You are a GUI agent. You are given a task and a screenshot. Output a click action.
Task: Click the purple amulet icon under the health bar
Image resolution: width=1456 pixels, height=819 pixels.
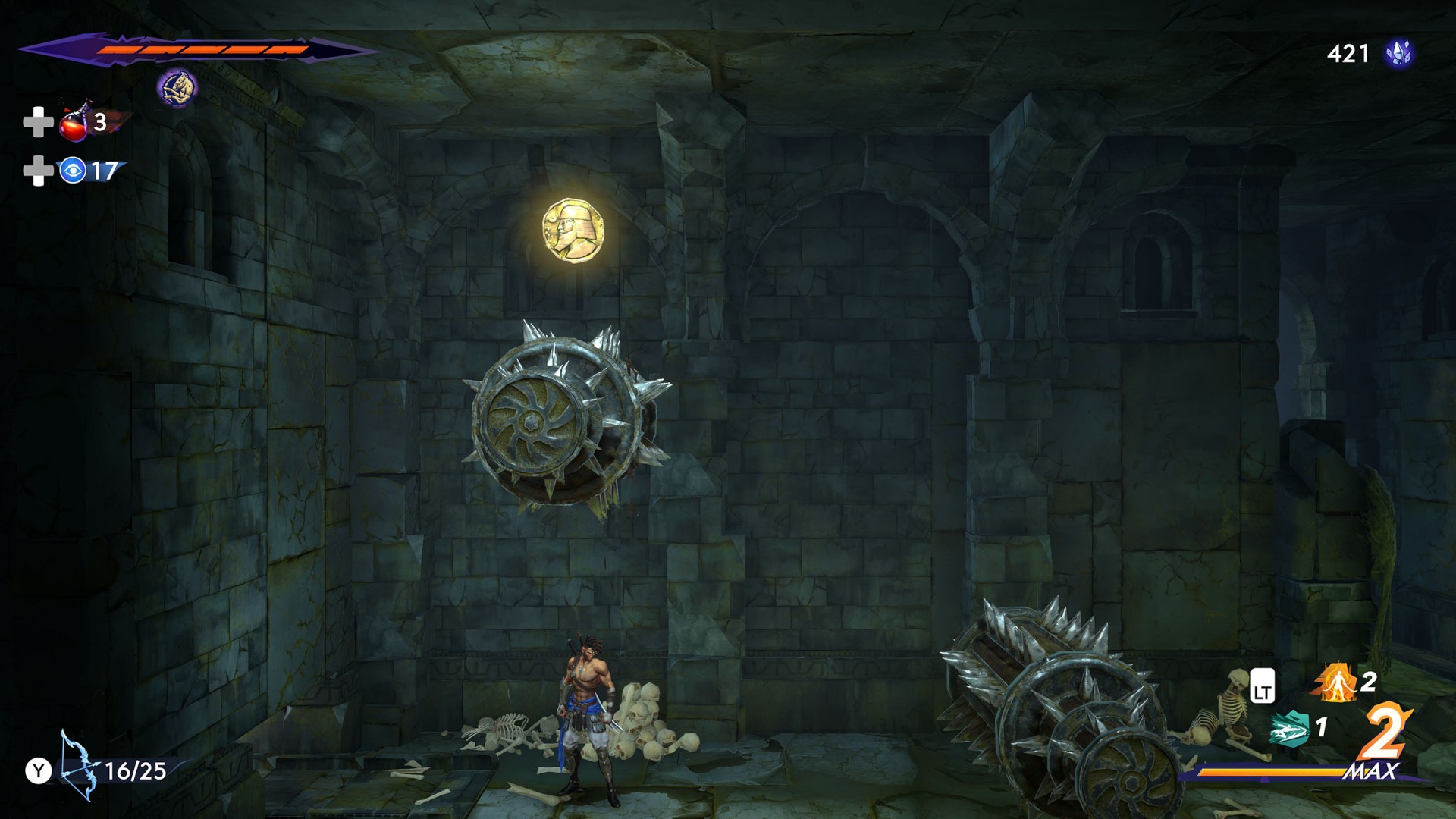tap(177, 88)
